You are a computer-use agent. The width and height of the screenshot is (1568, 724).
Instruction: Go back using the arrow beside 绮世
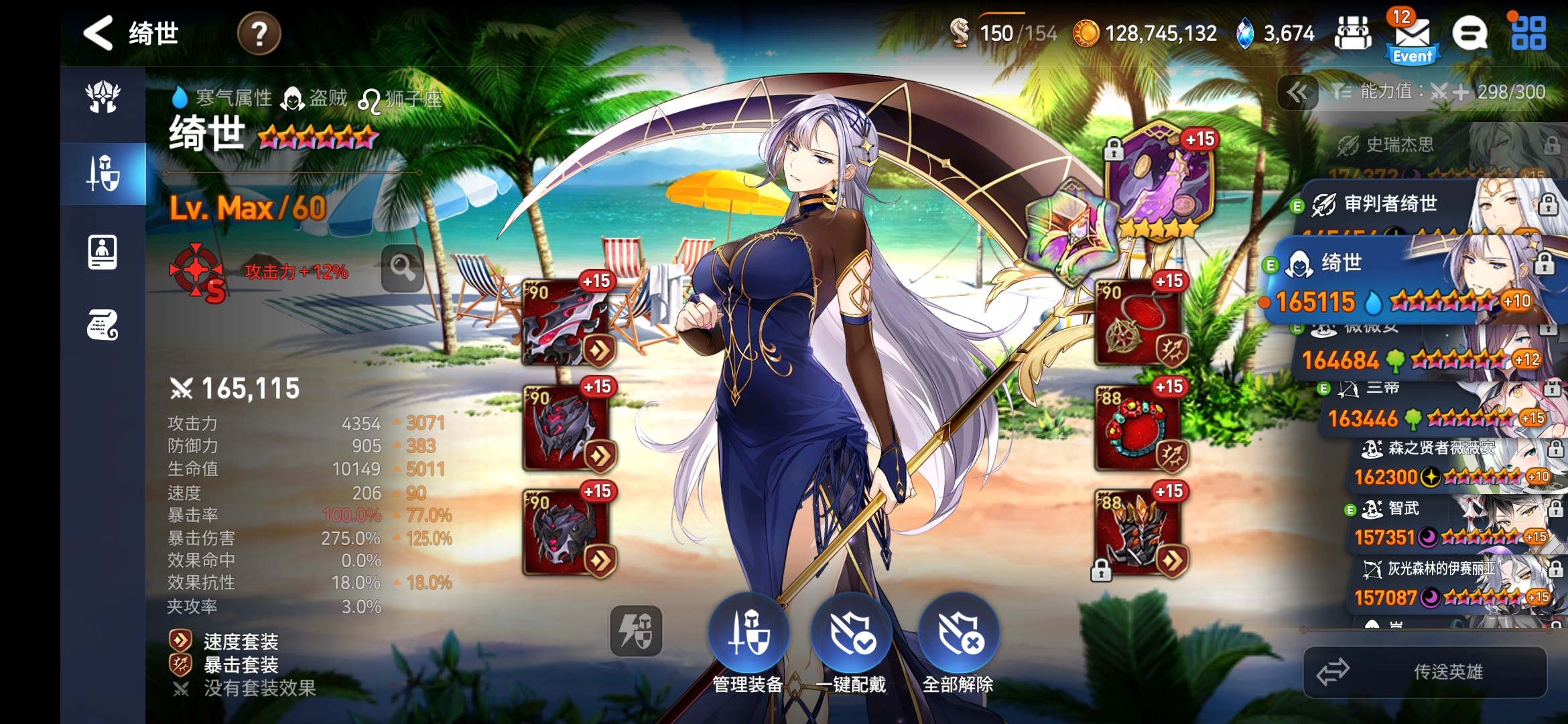click(x=98, y=33)
